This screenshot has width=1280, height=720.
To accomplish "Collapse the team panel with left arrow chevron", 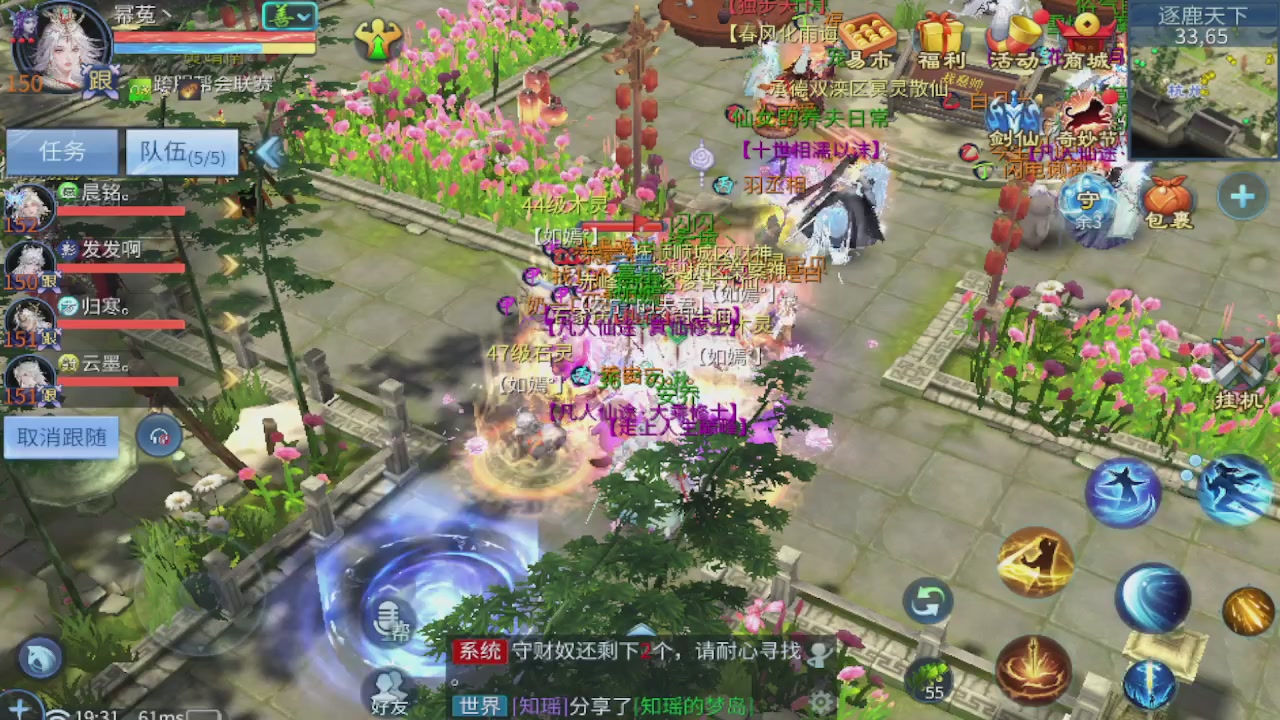I will 268,152.
